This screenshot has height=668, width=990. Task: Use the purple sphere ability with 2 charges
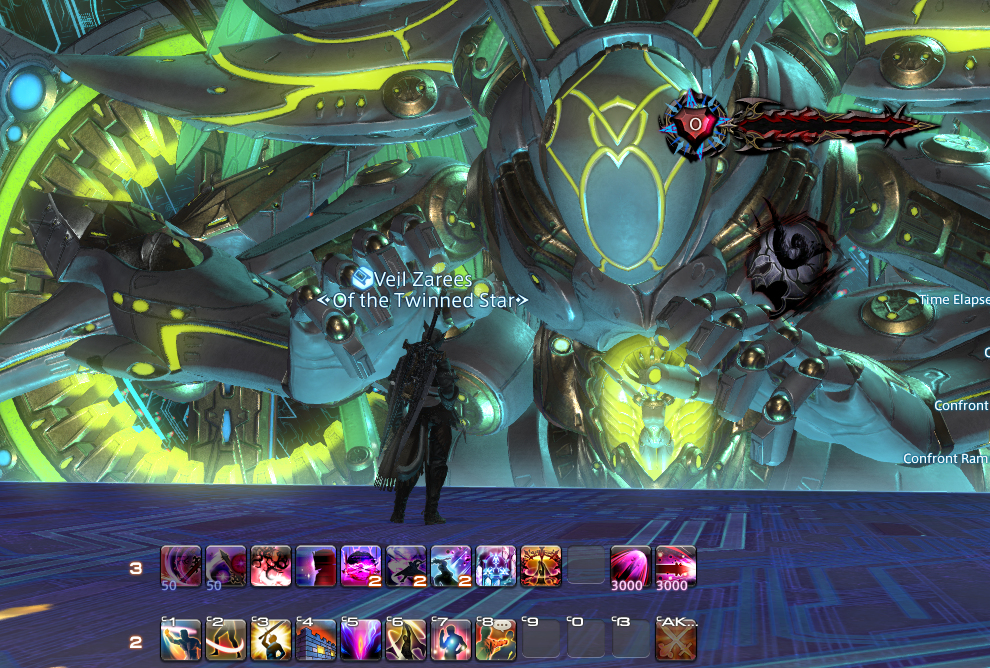pyautogui.click(x=361, y=567)
